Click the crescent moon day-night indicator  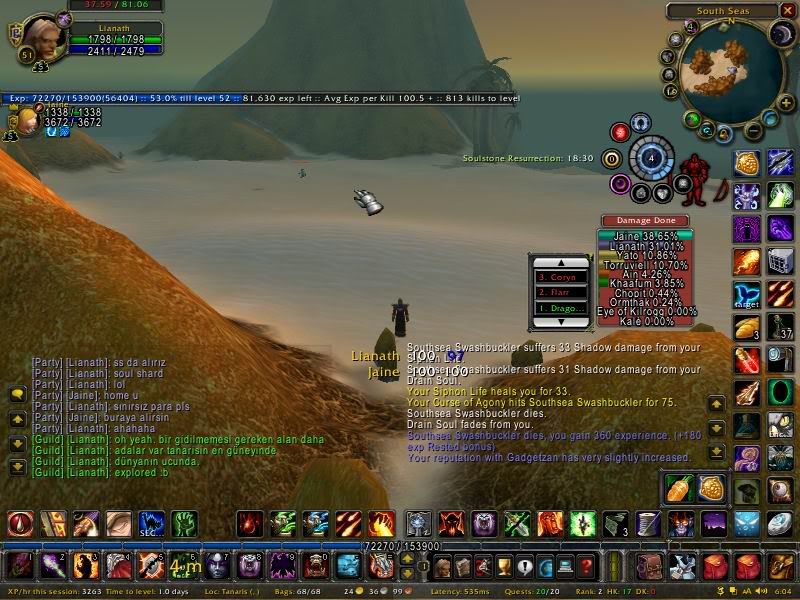pyautogui.click(x=781, y=35)
